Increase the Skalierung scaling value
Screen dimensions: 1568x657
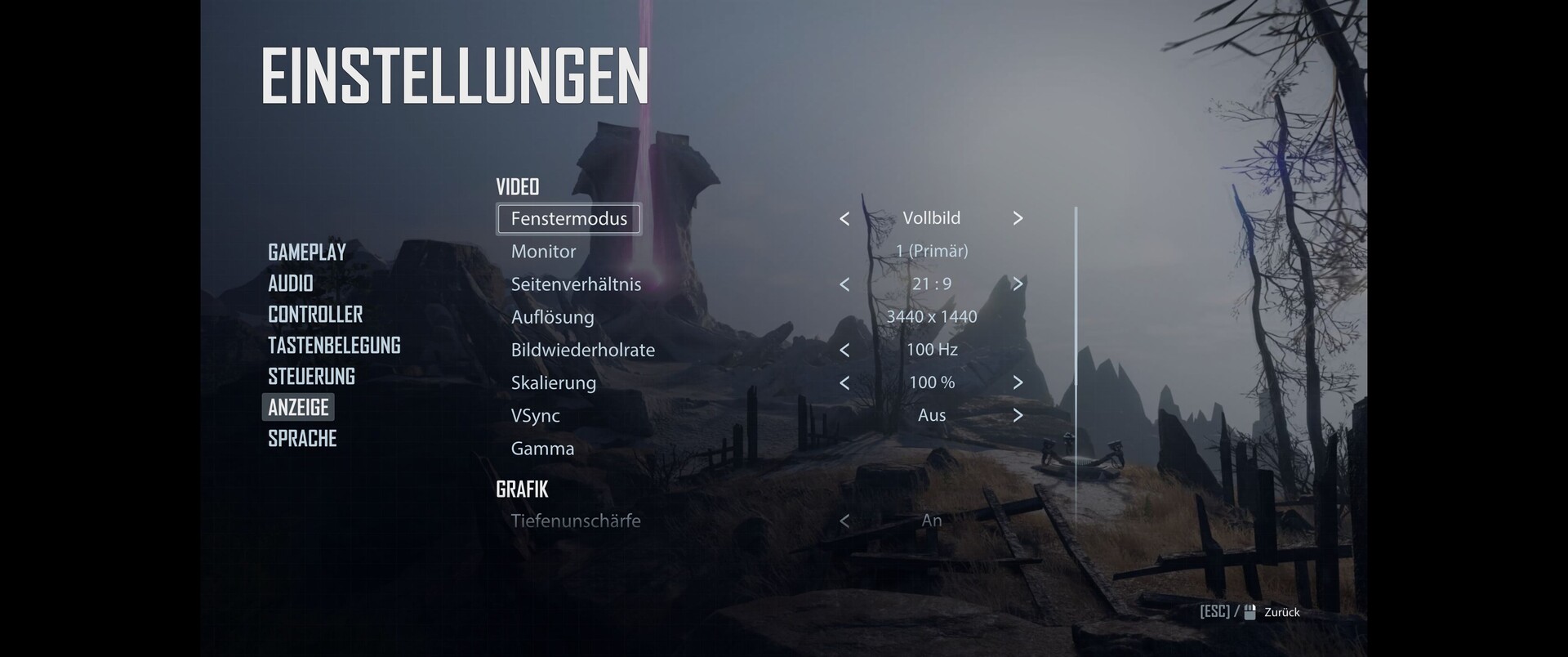tap(1018, 382)
